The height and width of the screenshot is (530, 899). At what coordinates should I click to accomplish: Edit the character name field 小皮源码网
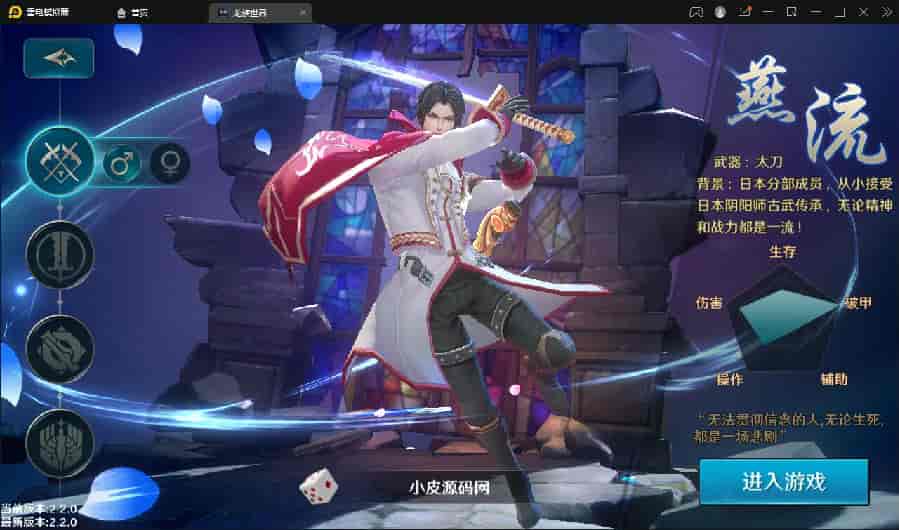[449, 488]
